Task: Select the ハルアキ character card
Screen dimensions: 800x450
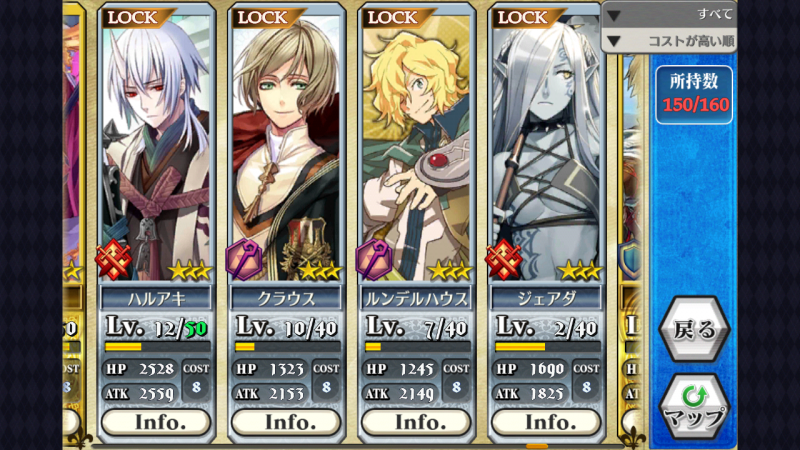Action: coord(156,150)
